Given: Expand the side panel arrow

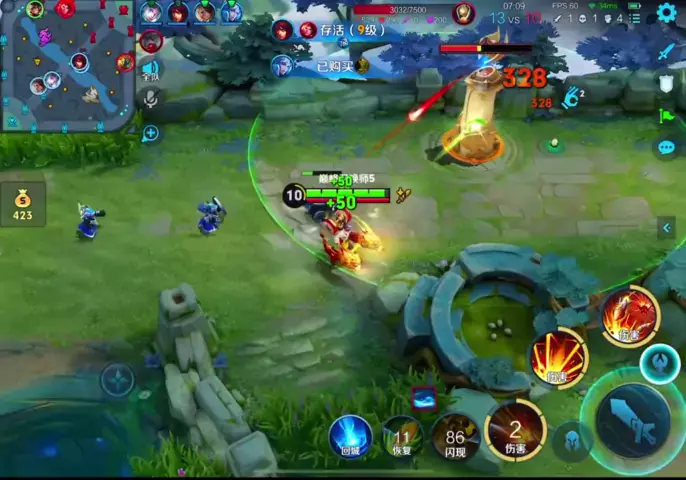Looking at the screenshot, I should [667, 228].
